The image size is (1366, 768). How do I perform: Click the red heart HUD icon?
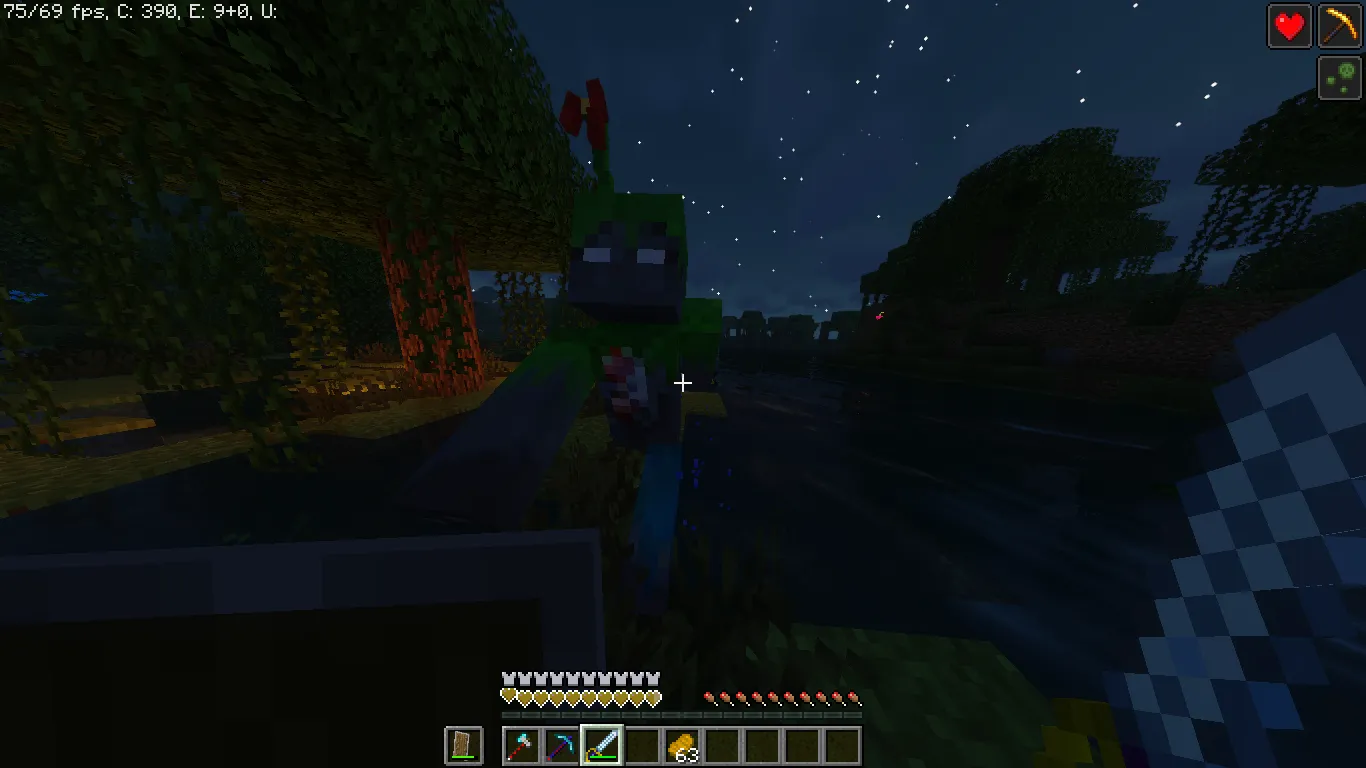tap(1289, 26)
